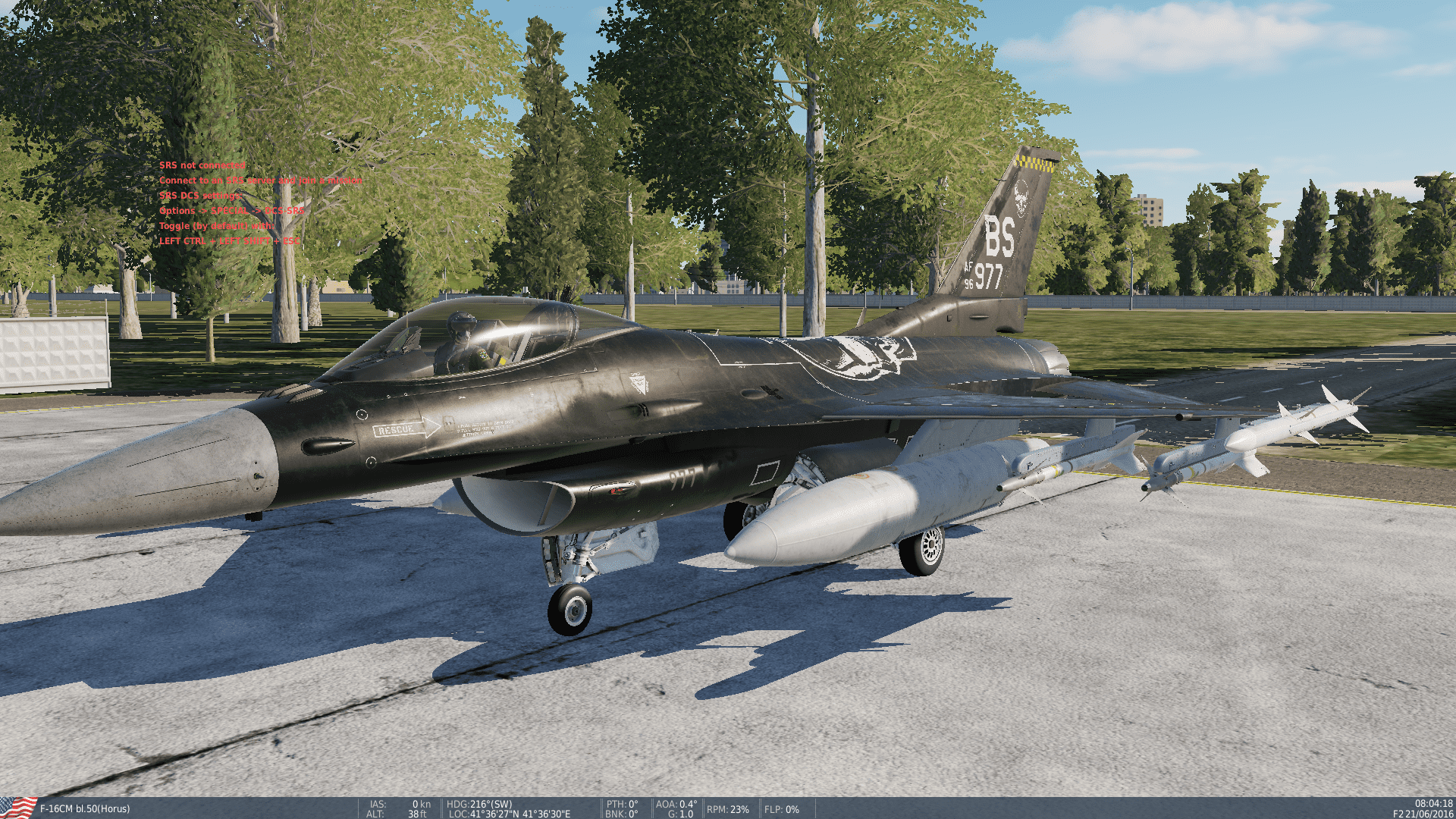Toggle the BNK 0° bank display
Viewport: 1456px width, 819px height.
[623, 814]
